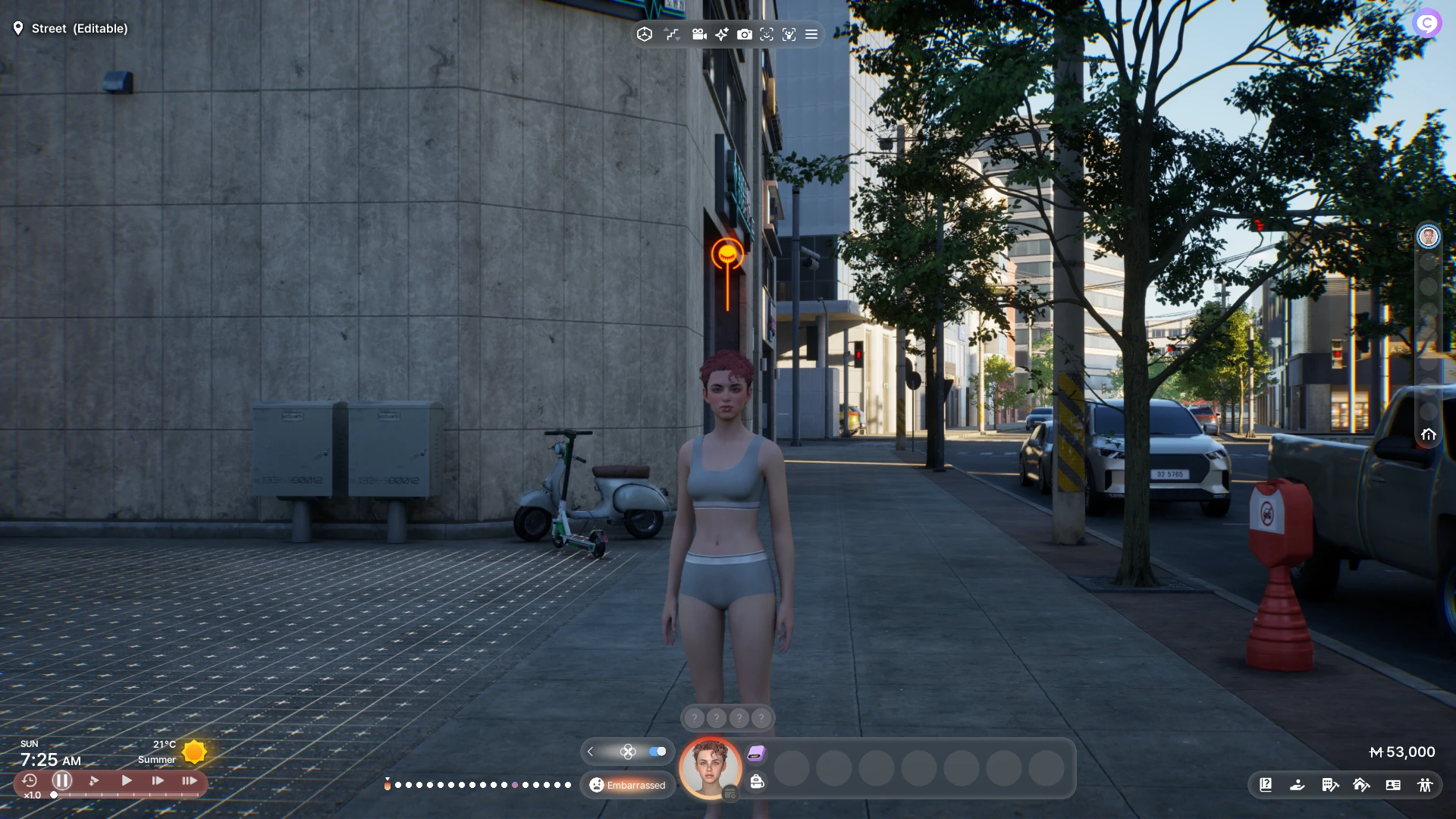Select the fastest triple-speed button
This screenshot has height=819, width=1456.
pyautogui.click(x=190, y=780)
